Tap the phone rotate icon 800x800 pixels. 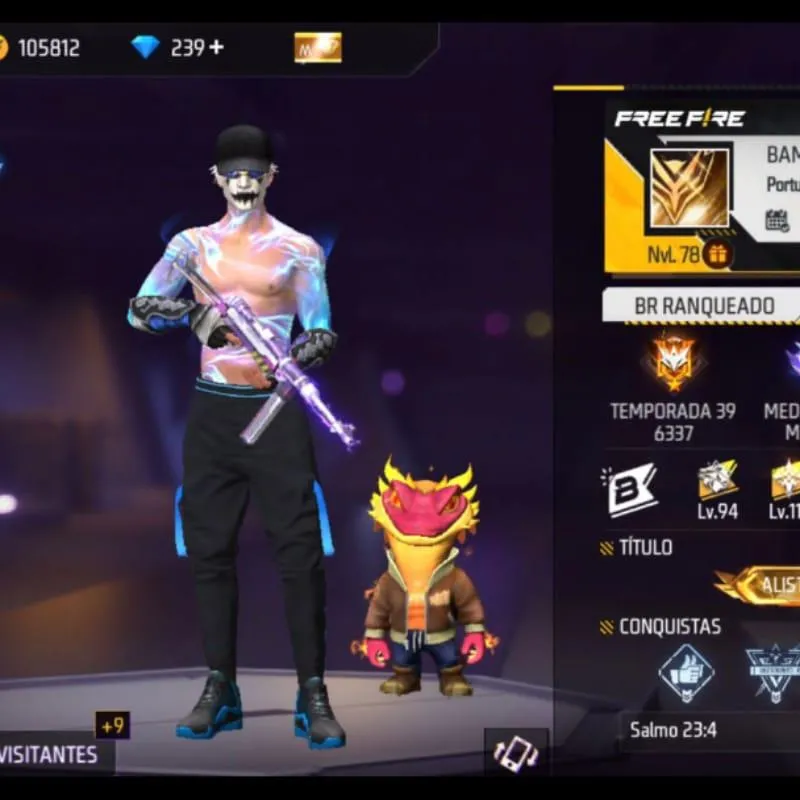click(516, 753)
